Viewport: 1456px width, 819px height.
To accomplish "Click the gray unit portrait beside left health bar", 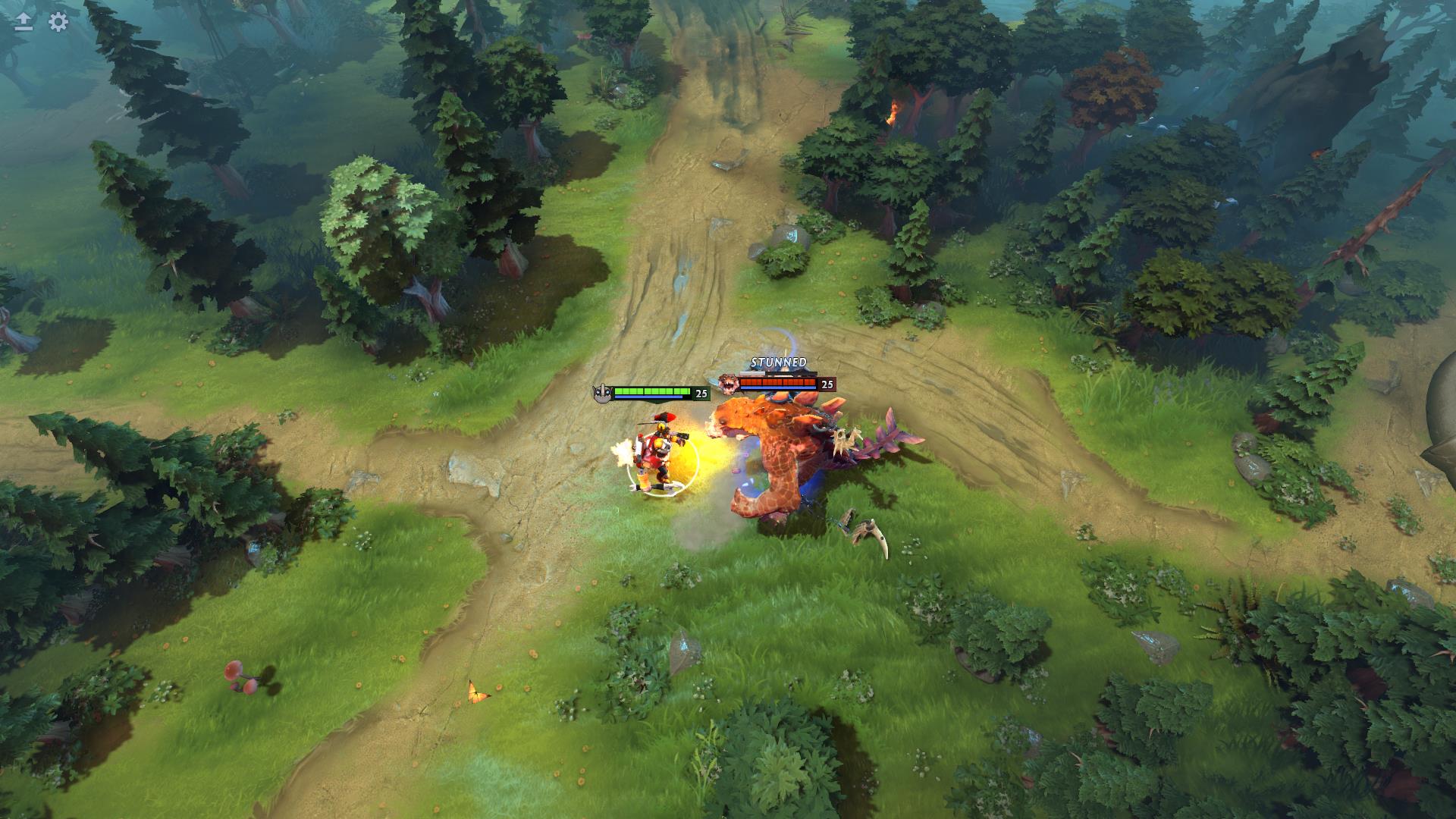I will 602,392.
